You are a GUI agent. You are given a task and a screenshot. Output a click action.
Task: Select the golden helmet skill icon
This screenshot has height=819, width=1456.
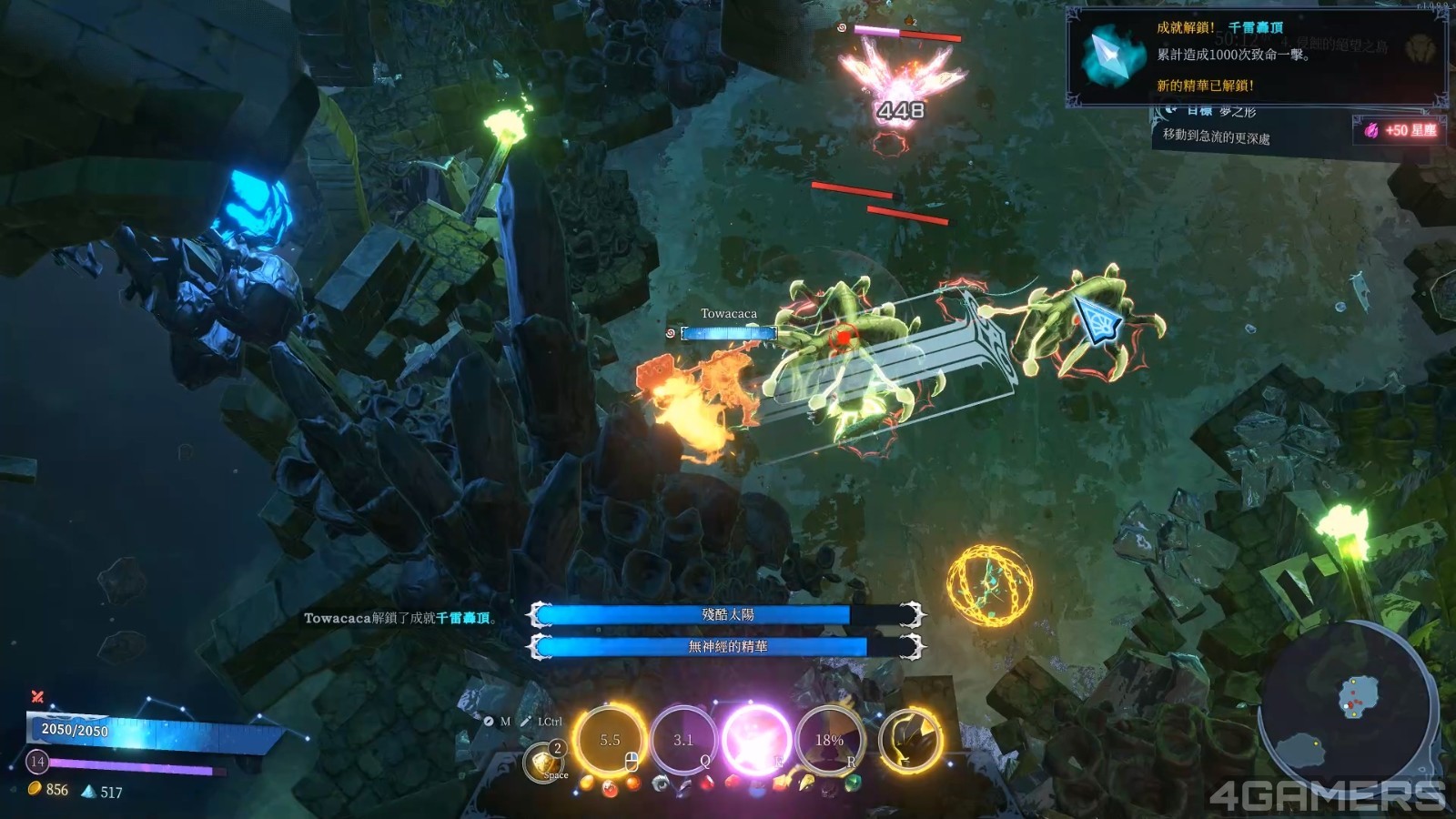(x=909, y=740)
